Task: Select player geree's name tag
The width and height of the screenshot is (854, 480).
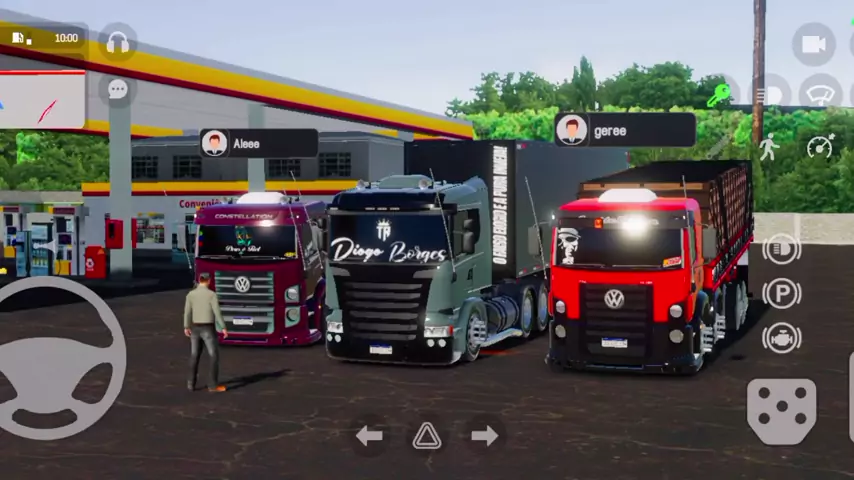Action: [x=624, y=130]
